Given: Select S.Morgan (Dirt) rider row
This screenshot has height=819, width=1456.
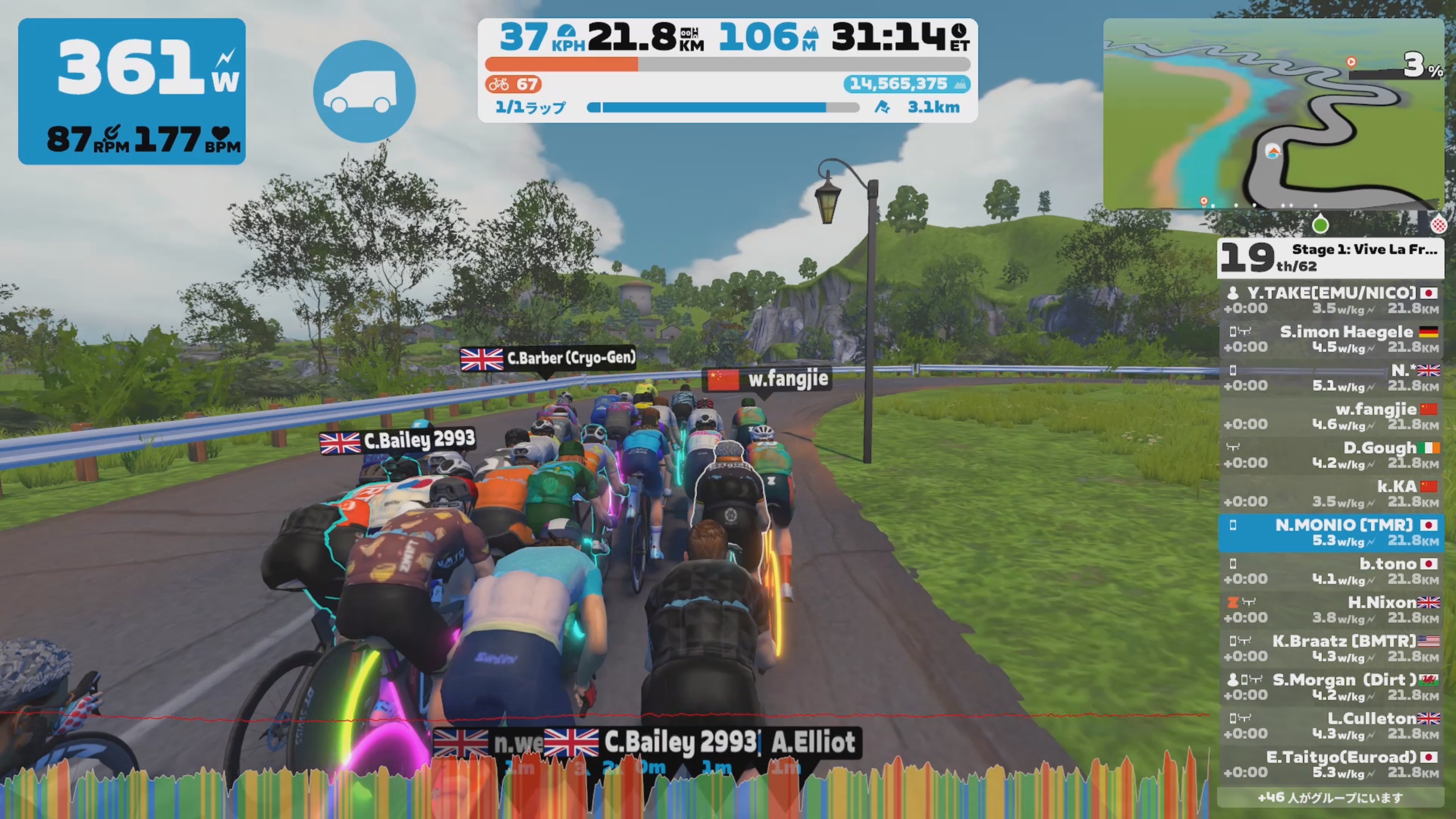Looking at the screenshot, I should coord(1330,687).
